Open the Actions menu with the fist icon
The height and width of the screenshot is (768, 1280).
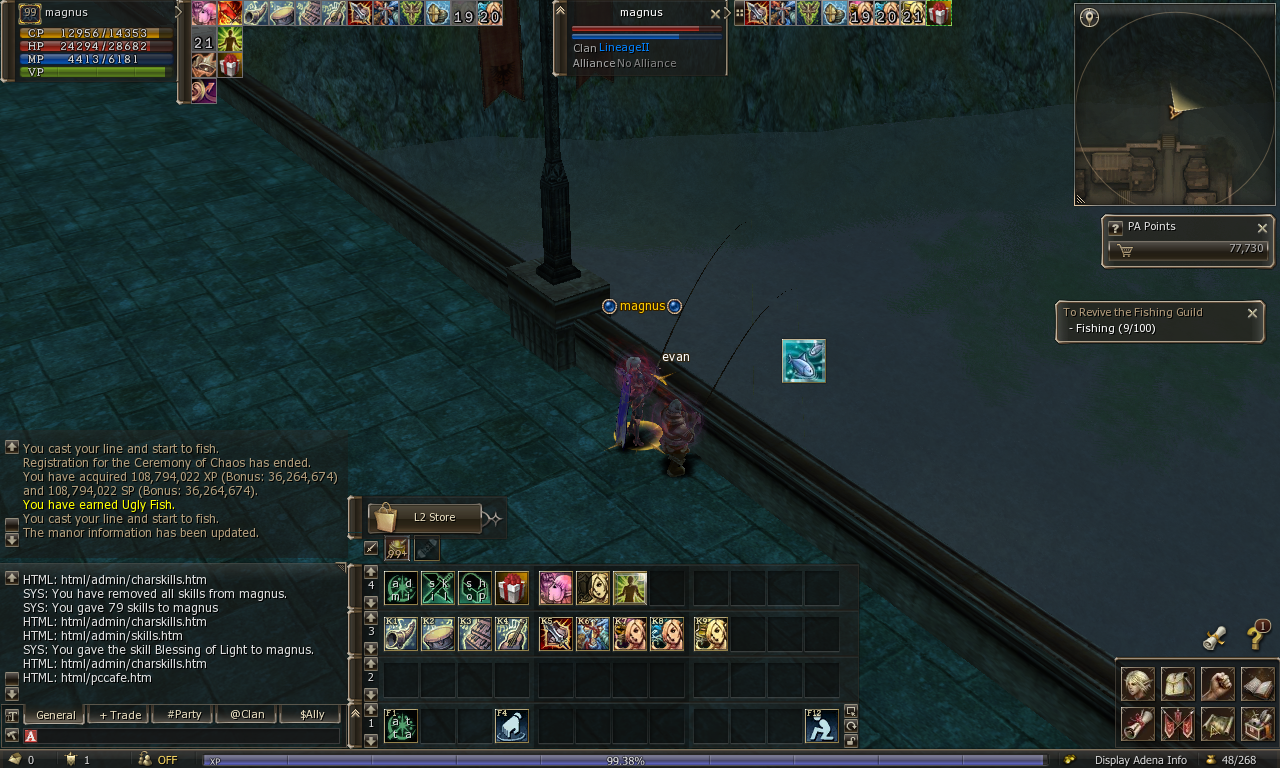click(1217, 683)
